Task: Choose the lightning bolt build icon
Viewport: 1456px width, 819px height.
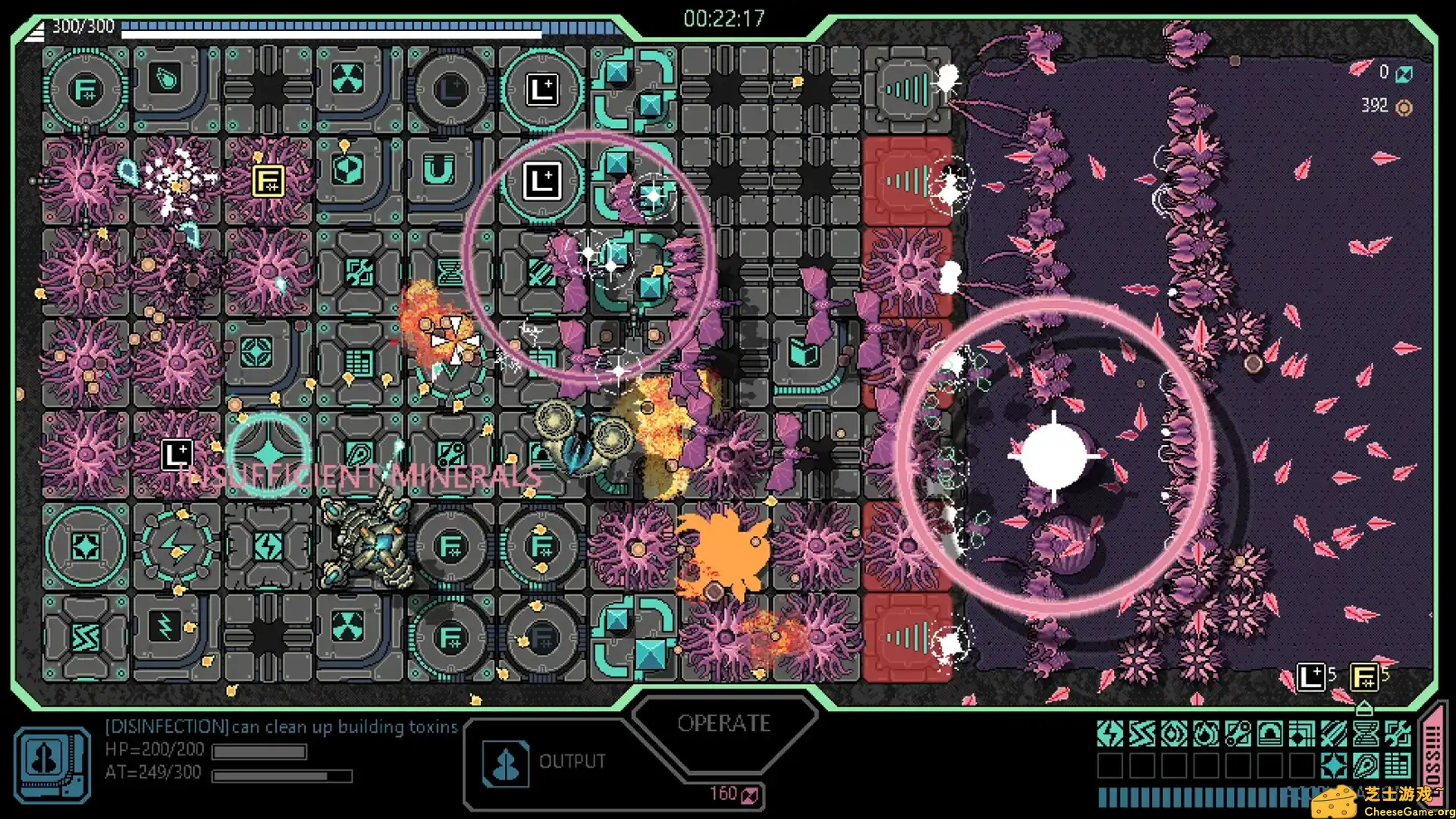Action: click(1110, 734)
